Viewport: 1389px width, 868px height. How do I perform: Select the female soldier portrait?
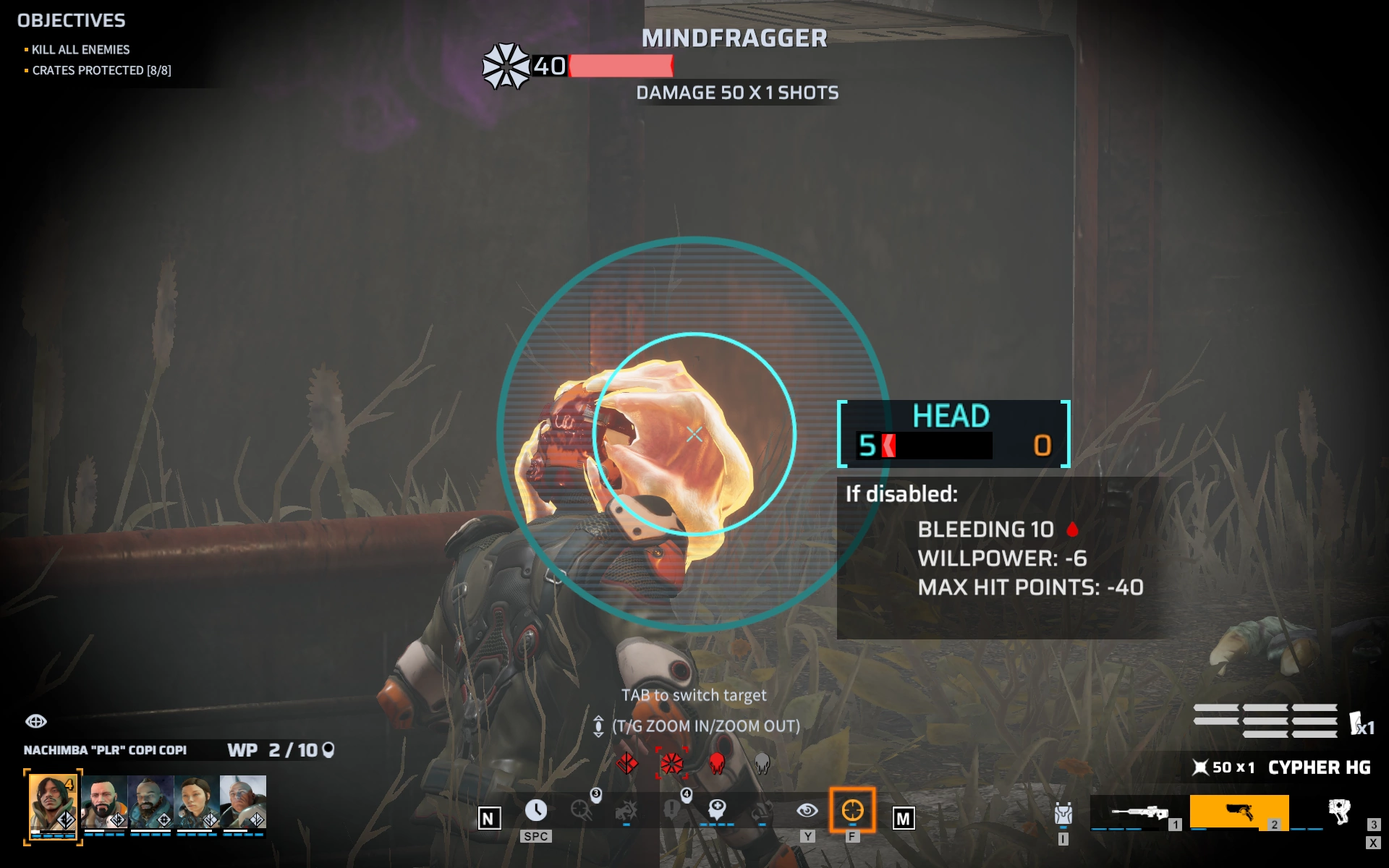click(x=197, y=801)
